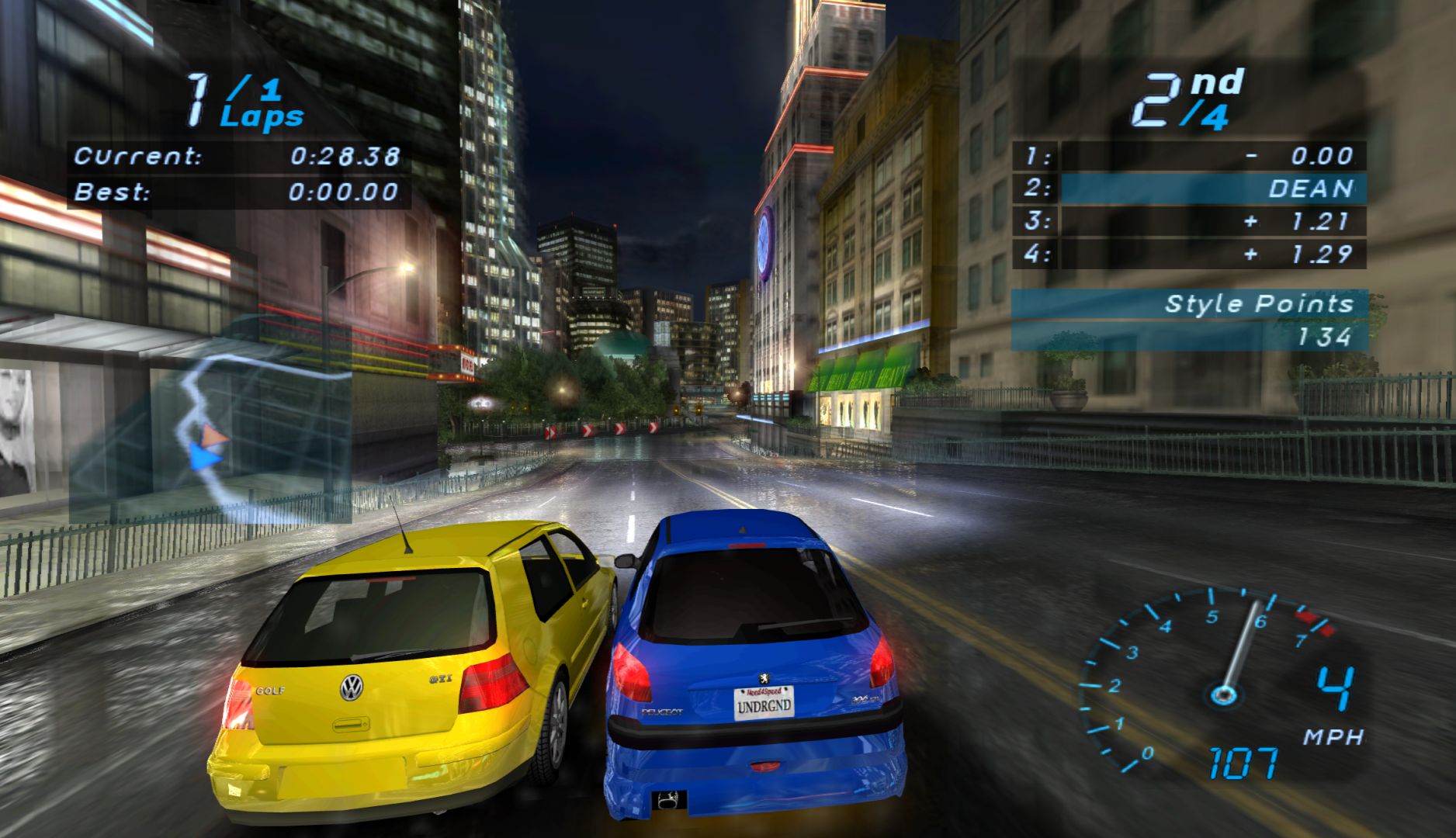Select the blue player arrow on the minimap
Image resolution: width=1456 pixels, height=838 pixels.
[x=204, y=457]
